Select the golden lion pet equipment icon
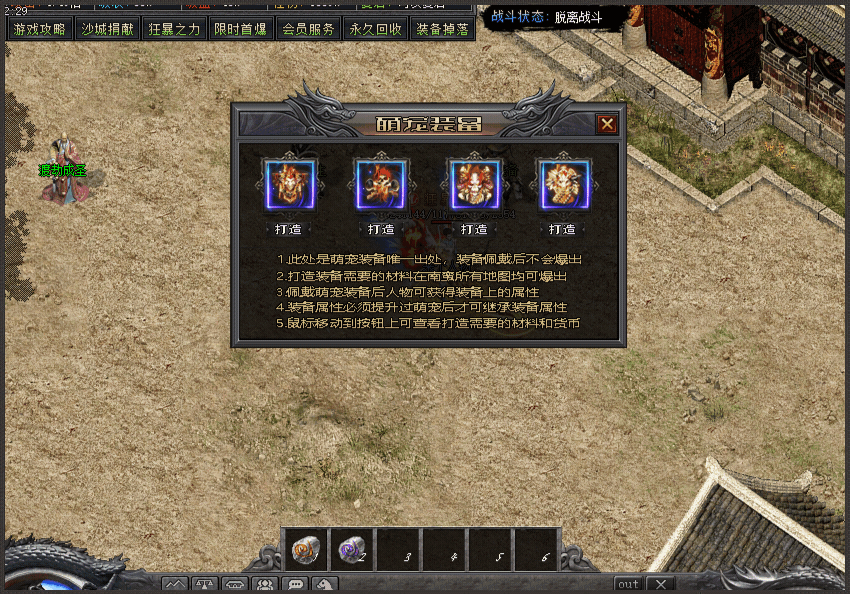850x594 pixels. [x=563, y=185]
